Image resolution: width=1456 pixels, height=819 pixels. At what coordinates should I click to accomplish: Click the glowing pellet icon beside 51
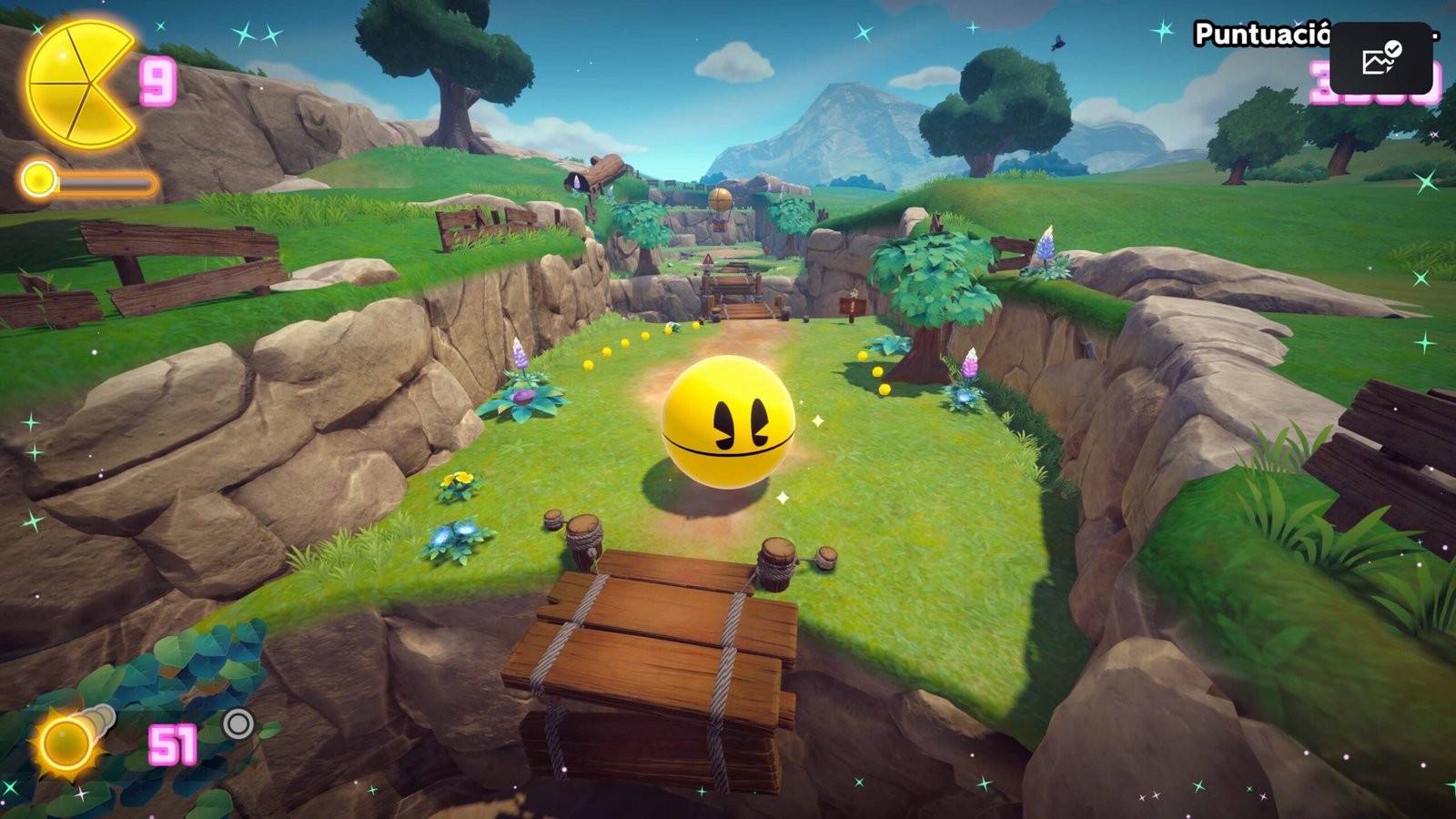point(66,742)
